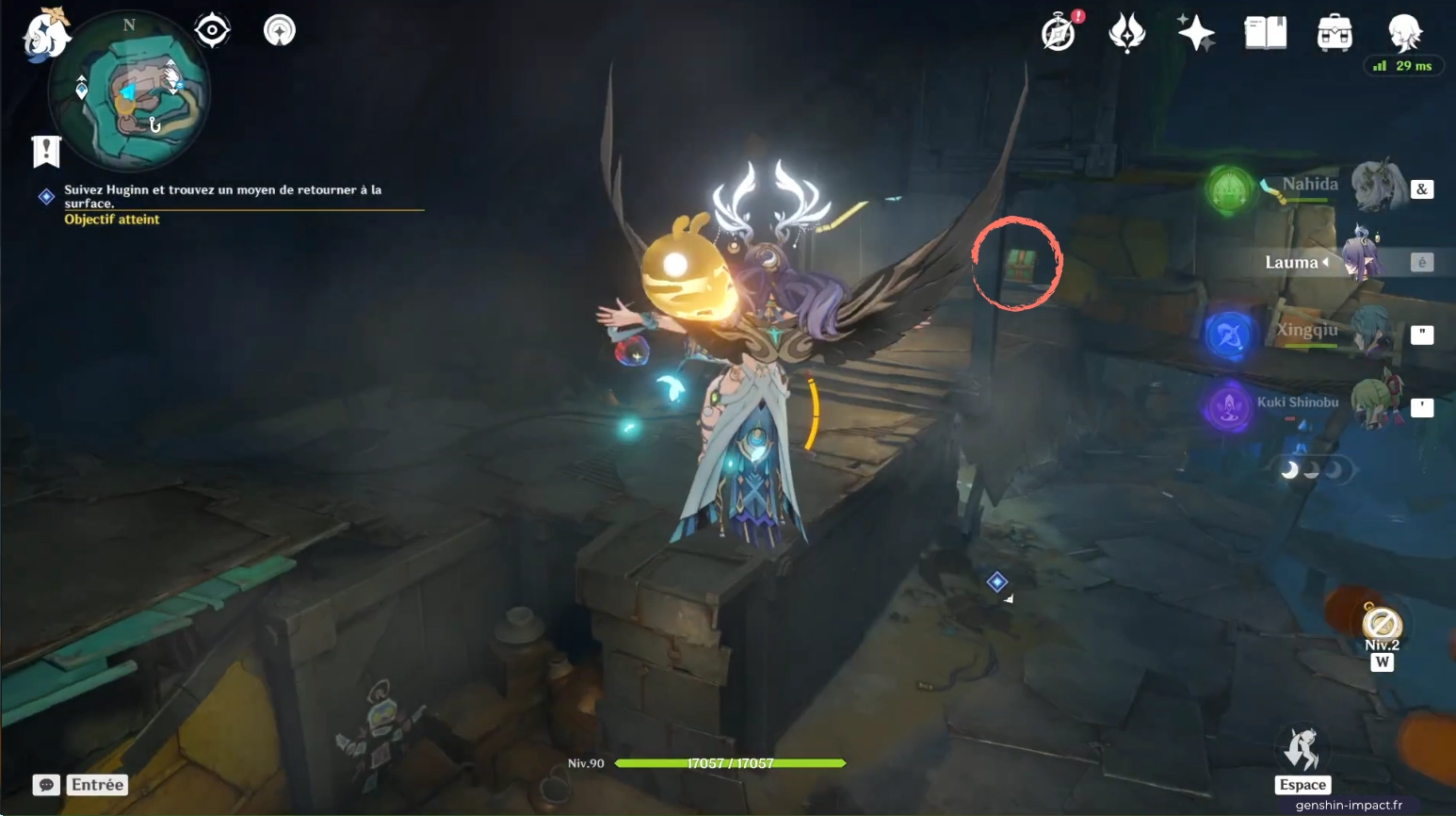Open the Paimon menu icon
The image size is (1456, 816).
[45, 34]
